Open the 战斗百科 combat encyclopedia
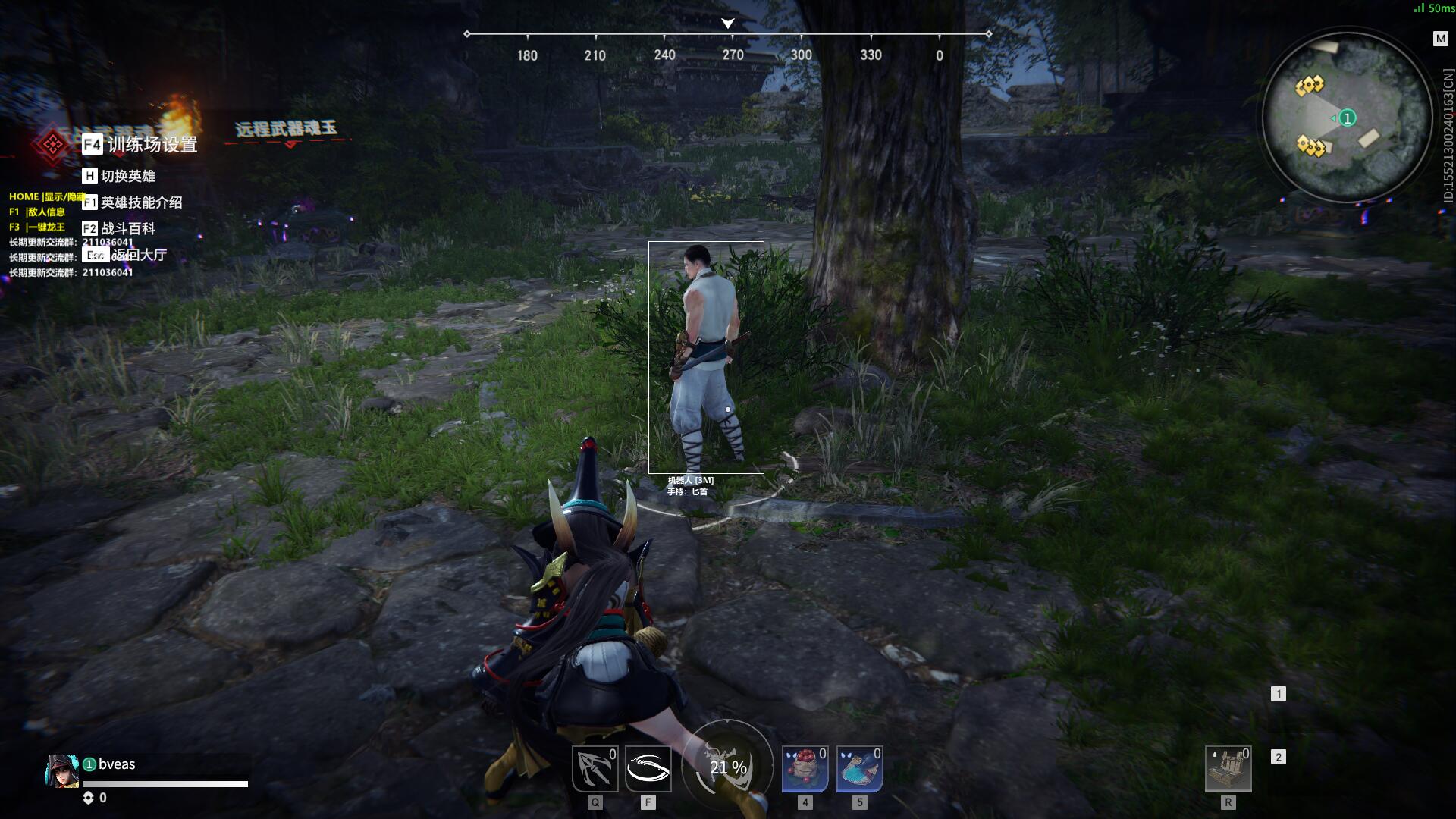Viewport: 1456px width, 819px height. pos(120,228)
